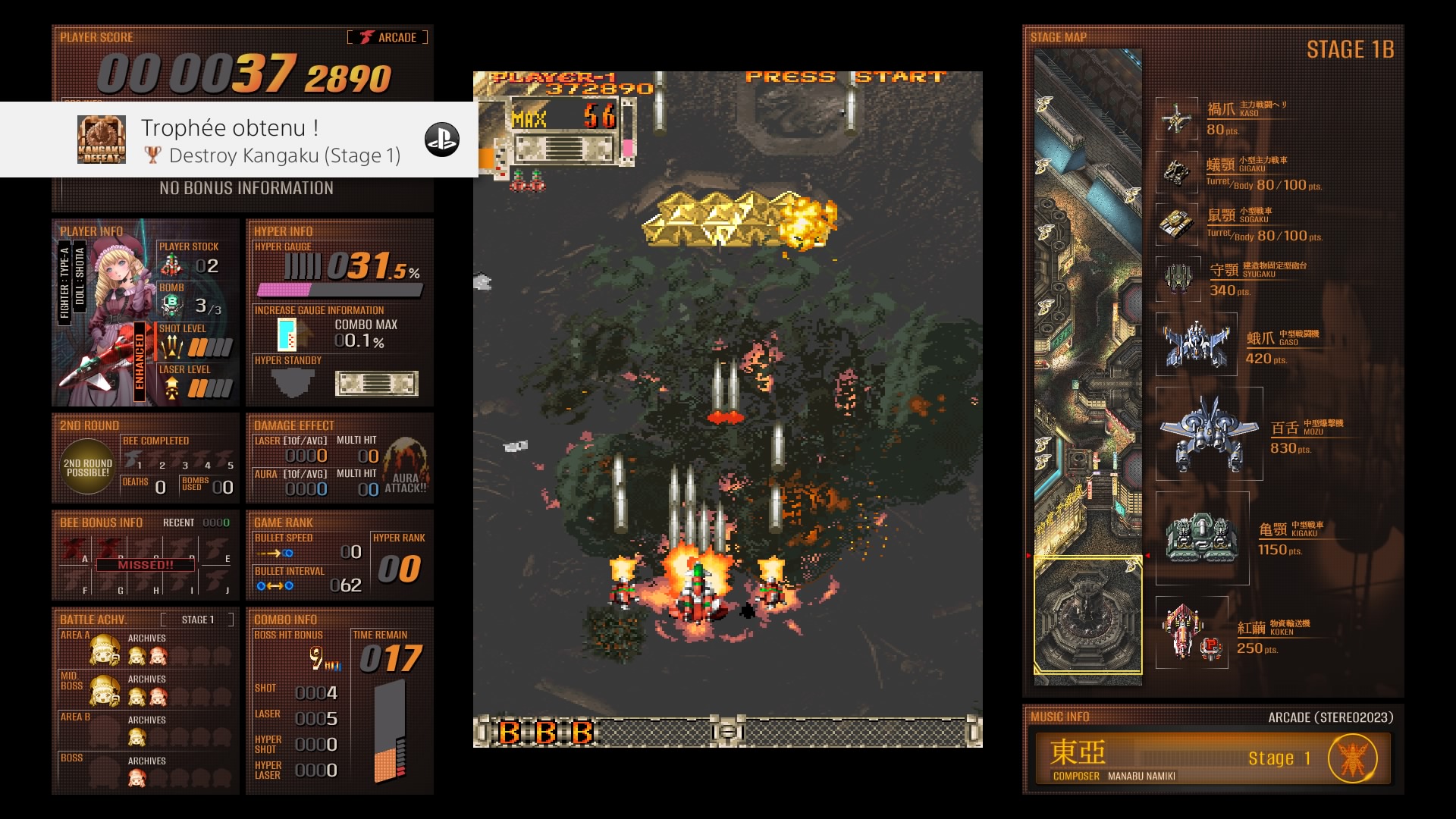Select the stage map strip
This screenshot has width=1456, height=819.
[x=1087, y=364]
